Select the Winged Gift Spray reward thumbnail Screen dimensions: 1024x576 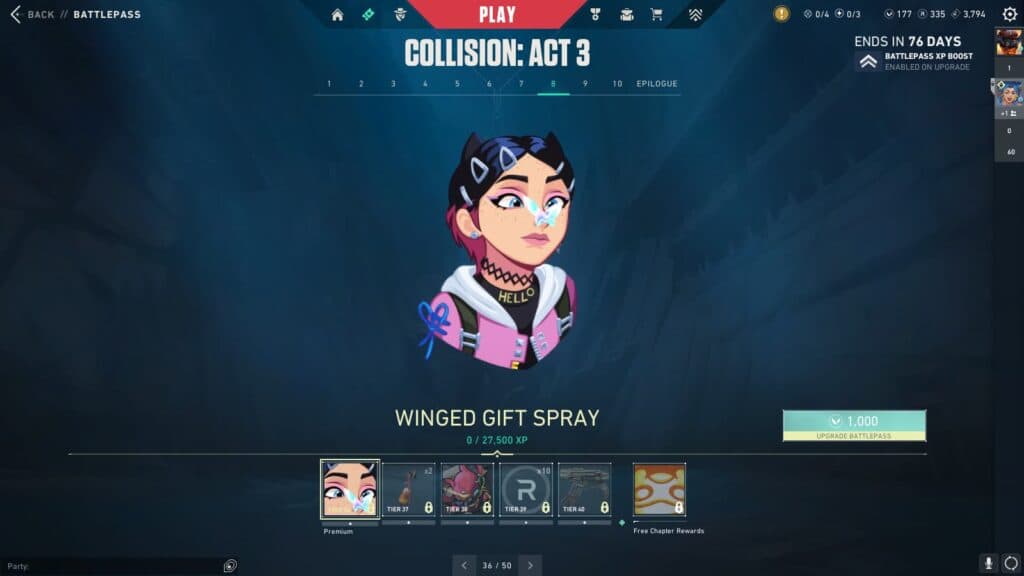coord(350,489)
